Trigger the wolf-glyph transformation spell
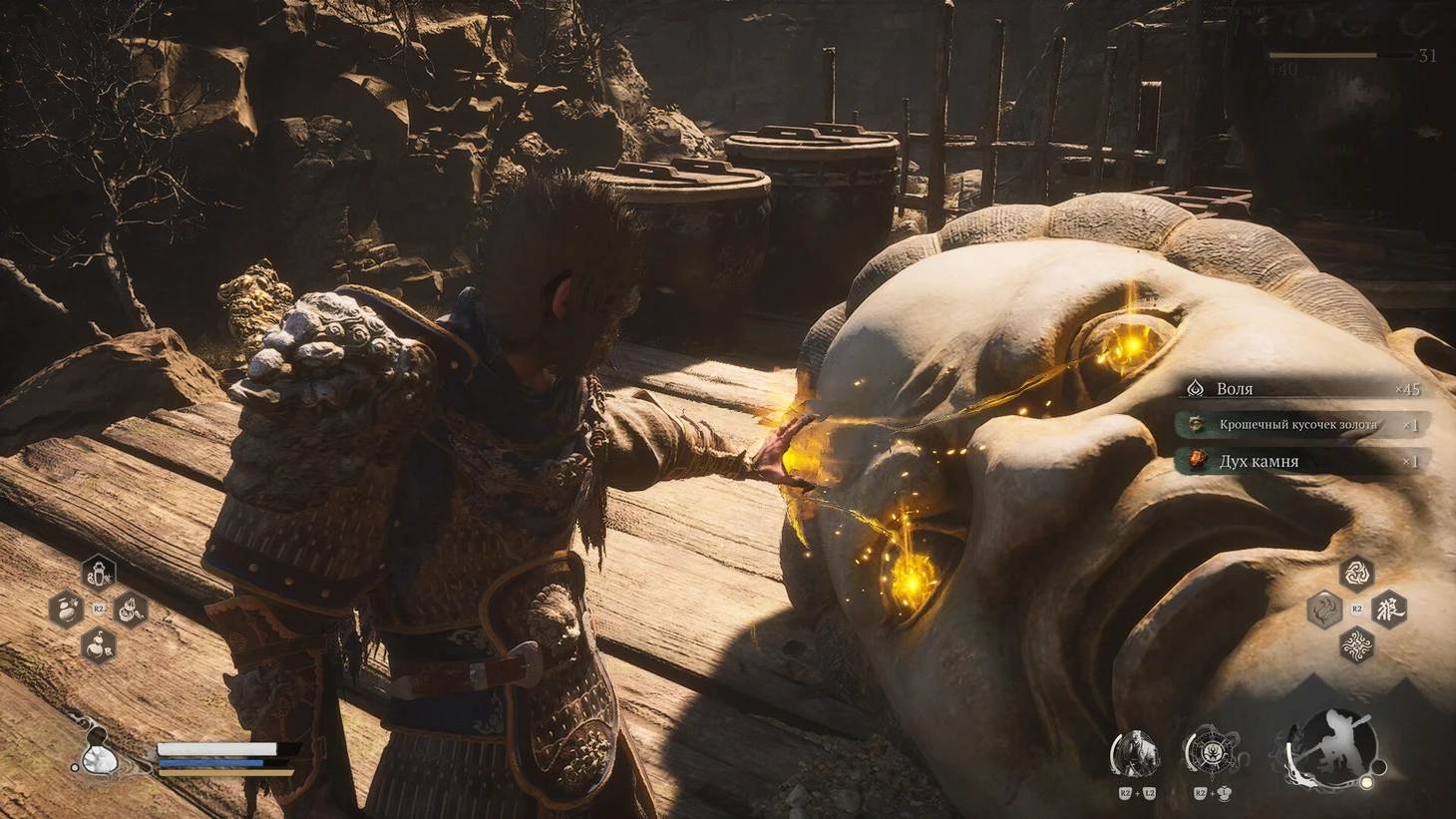 [x=1389, y=609]
